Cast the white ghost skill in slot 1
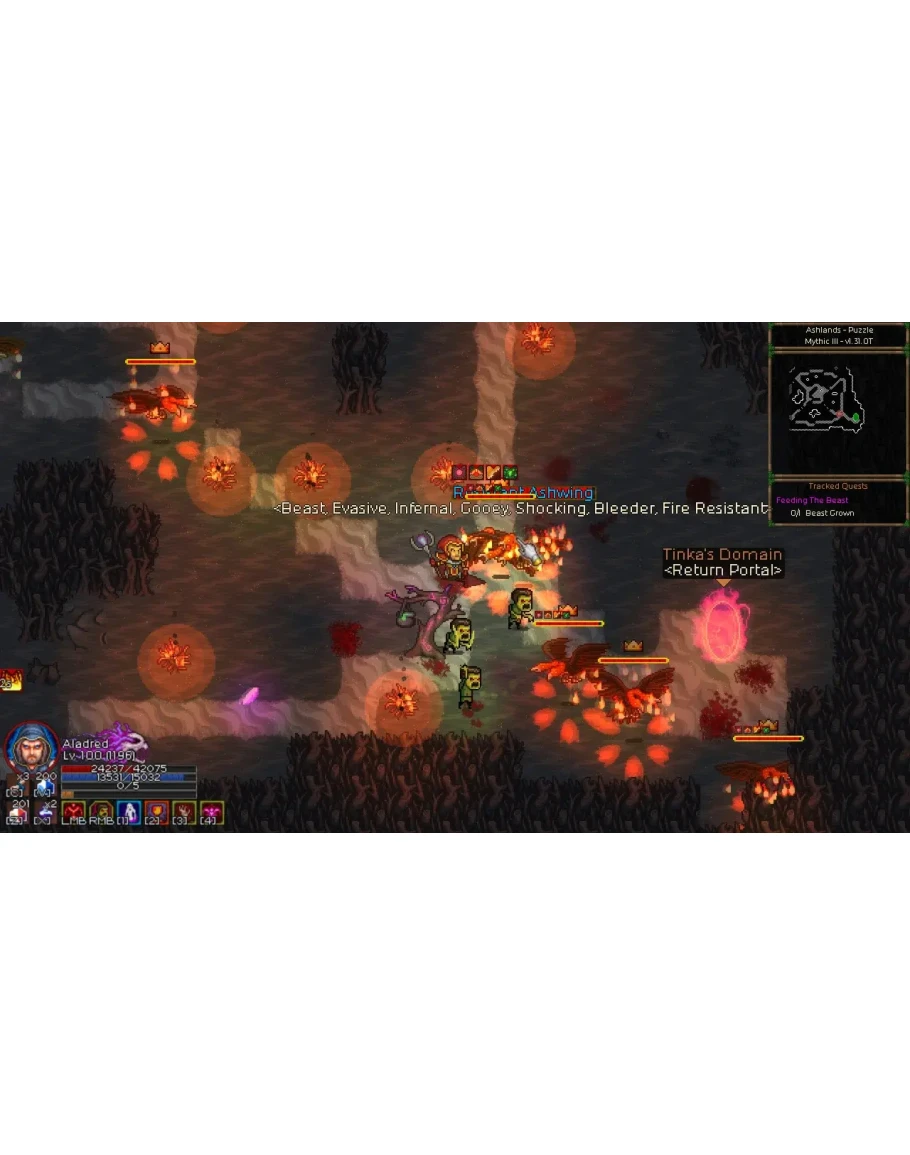910x1155 pixels. pos(128,811)
